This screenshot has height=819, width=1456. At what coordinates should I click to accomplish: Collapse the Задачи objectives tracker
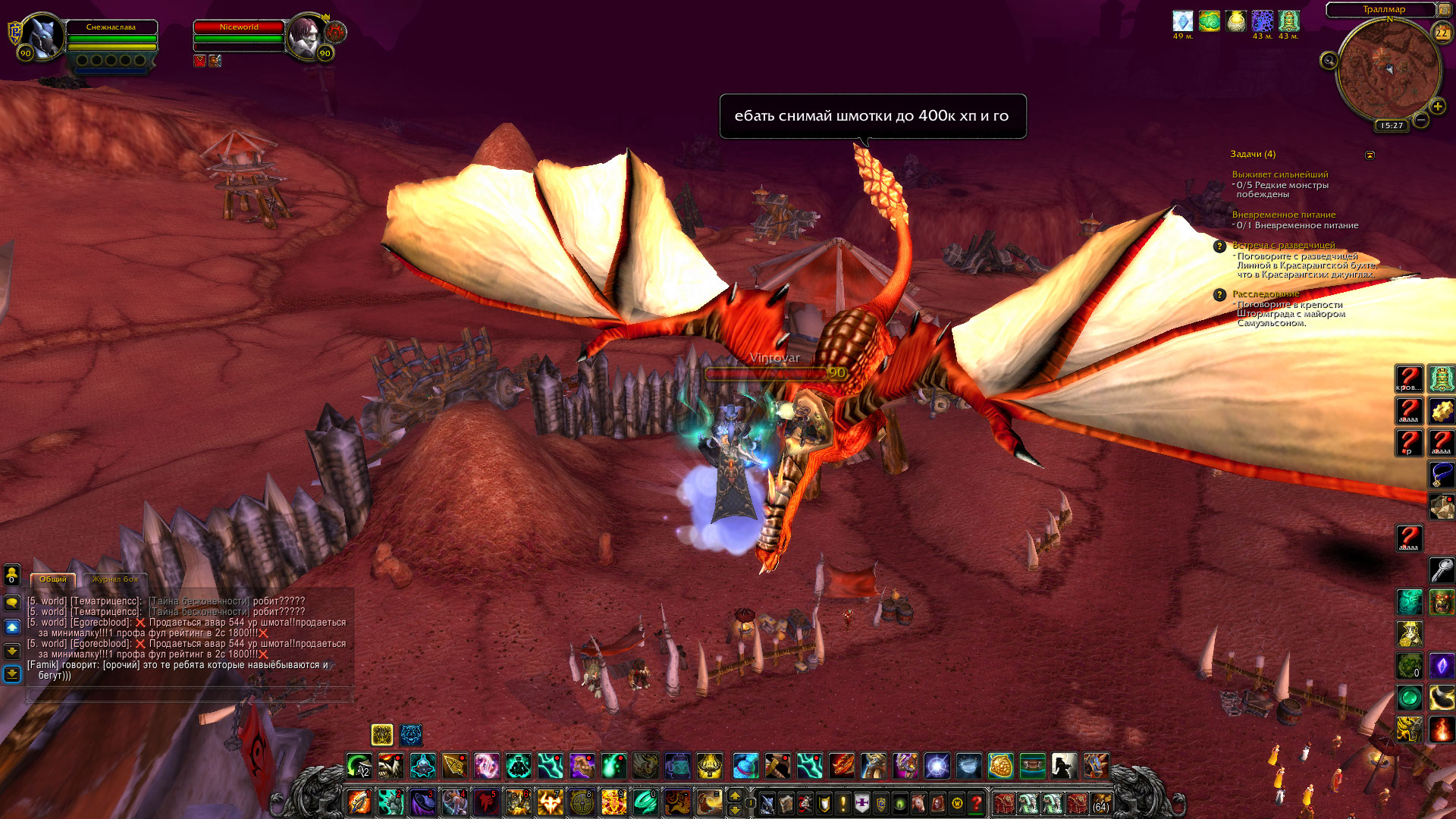click(1370, 155)
